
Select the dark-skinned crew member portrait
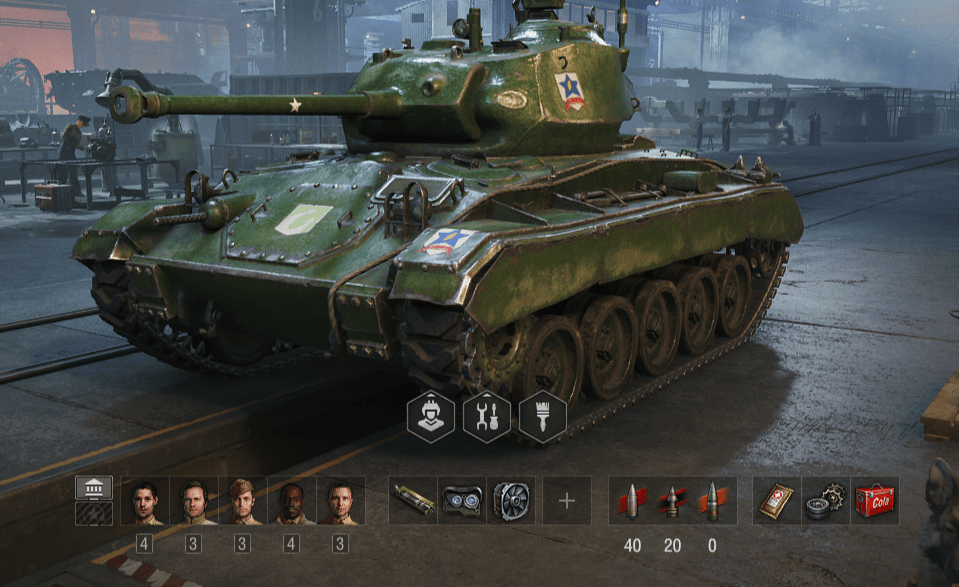pos(292,500)
